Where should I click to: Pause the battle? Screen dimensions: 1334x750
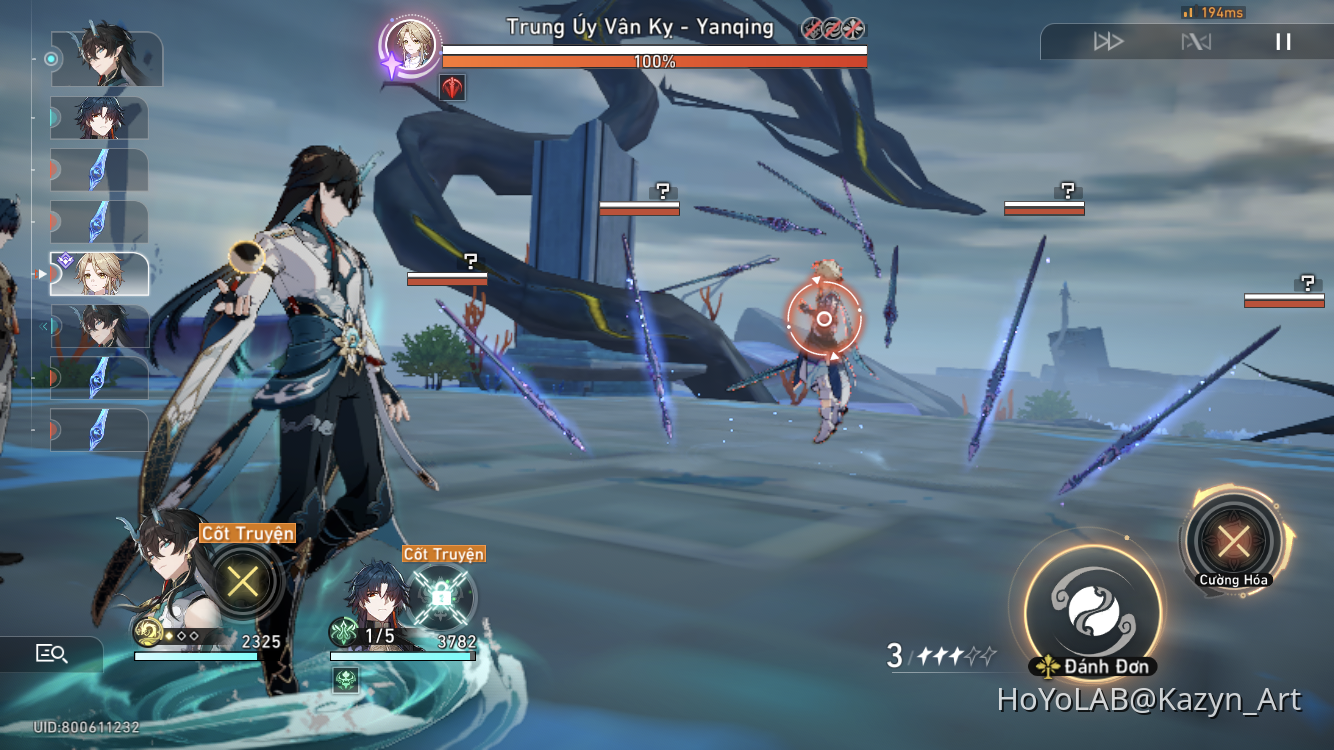click(1283, 42)
